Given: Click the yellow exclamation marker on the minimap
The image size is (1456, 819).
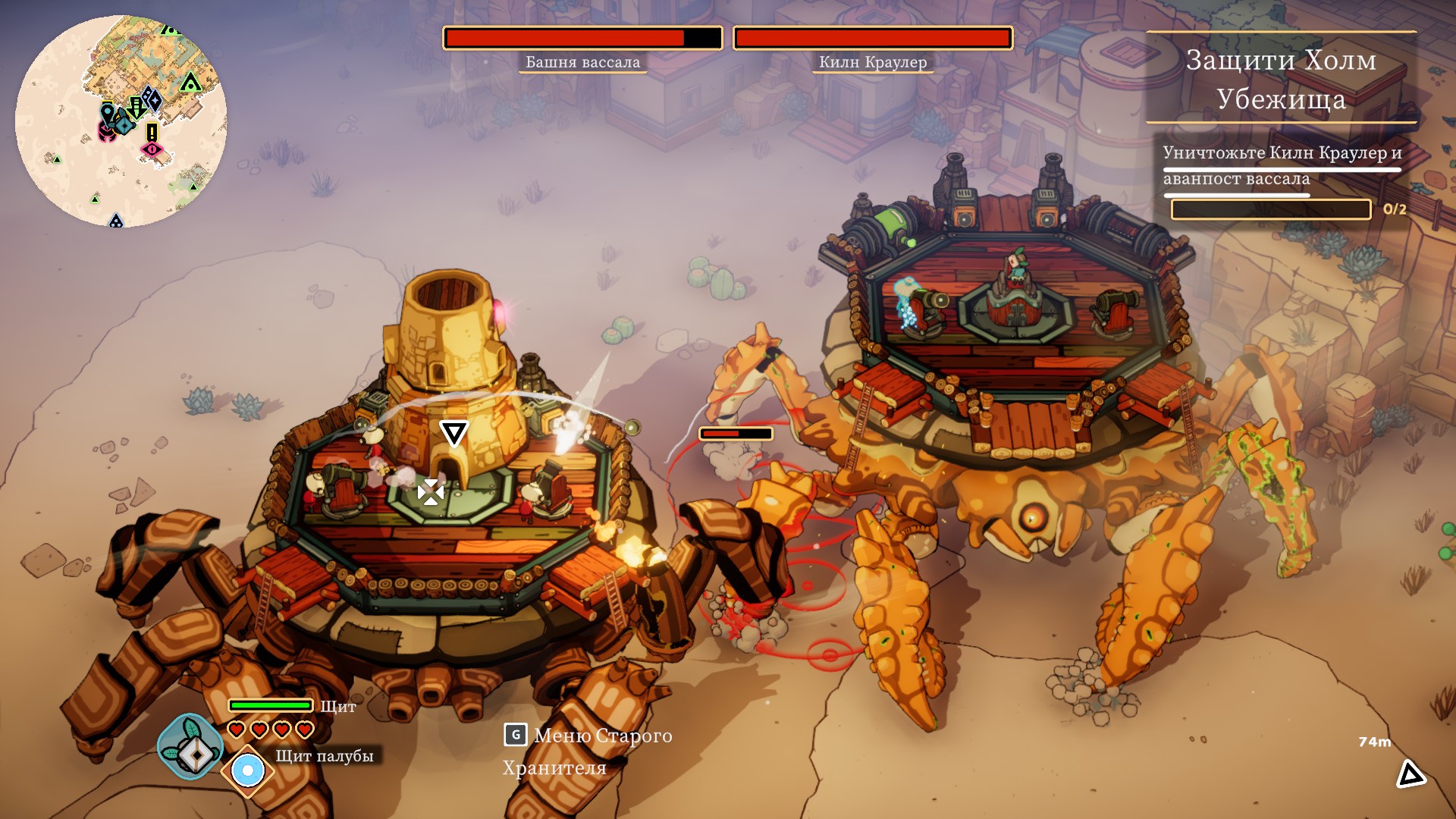Looking at the screenshot, I should 152,132.
